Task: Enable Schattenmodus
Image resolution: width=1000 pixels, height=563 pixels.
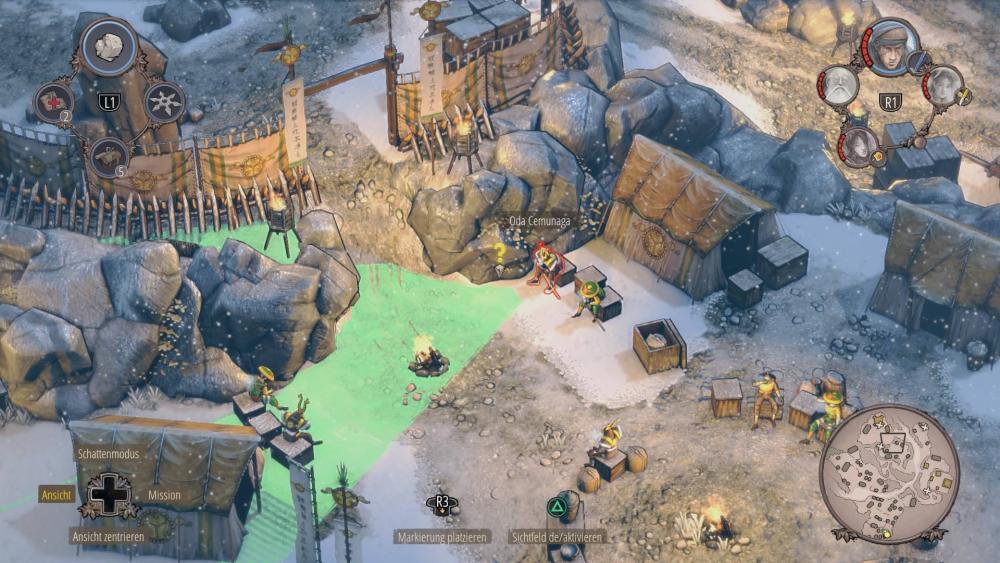Action: tap(108, 453)
